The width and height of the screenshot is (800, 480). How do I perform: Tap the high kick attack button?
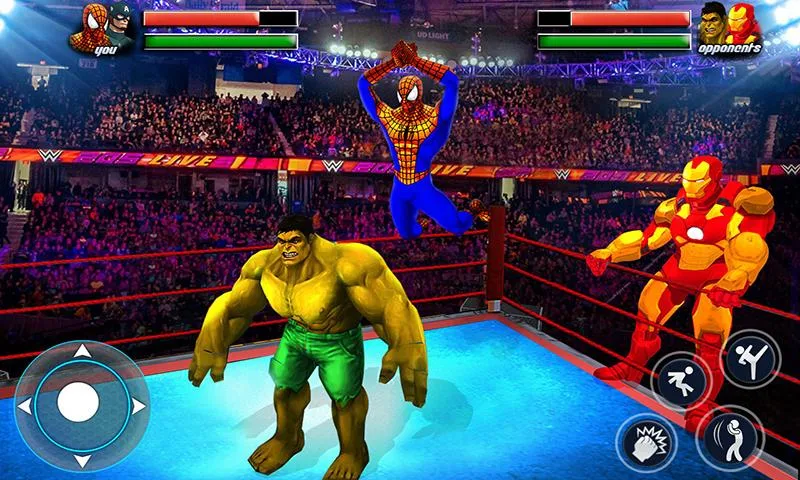[749, 359]
